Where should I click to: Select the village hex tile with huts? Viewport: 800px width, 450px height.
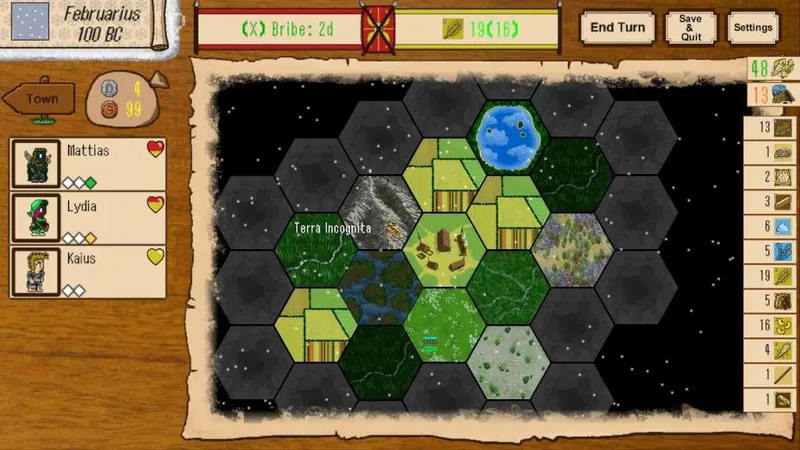point(444,248)
